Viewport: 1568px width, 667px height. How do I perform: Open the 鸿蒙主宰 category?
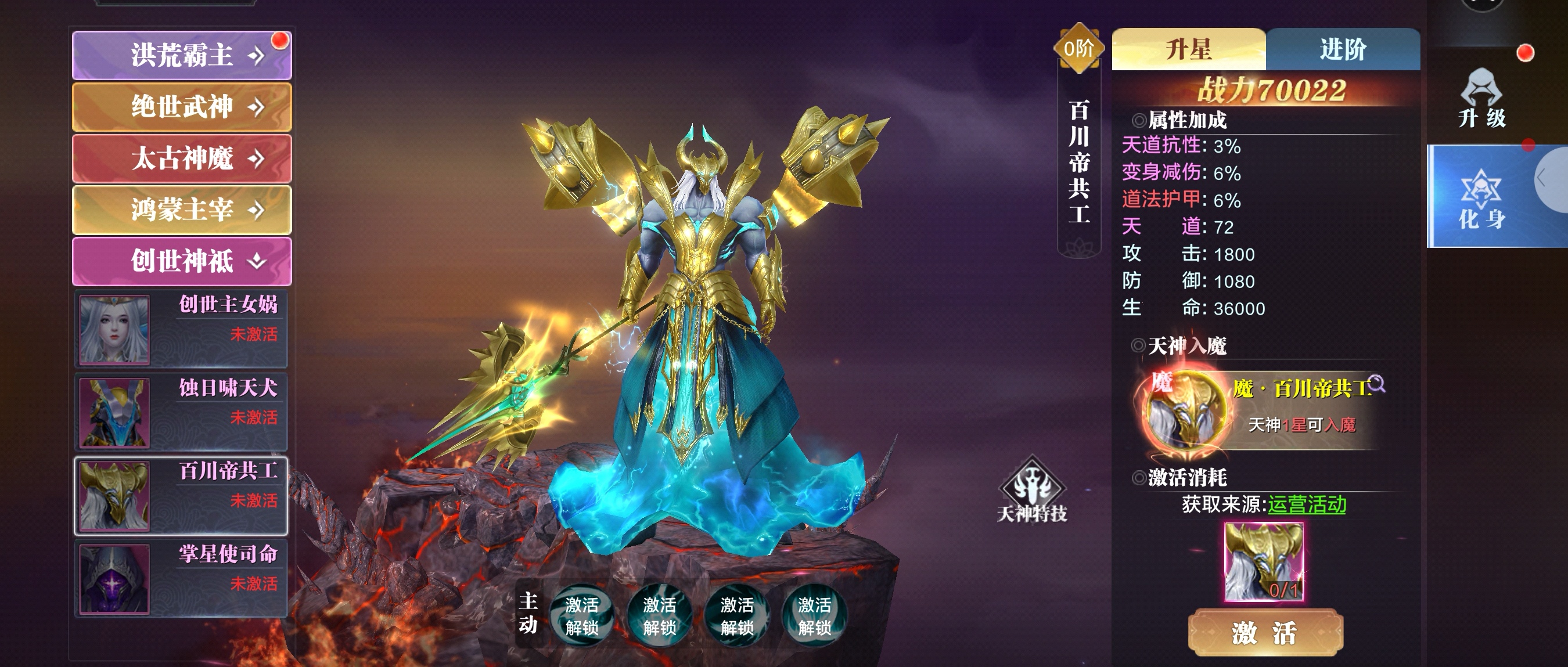pos(181,210)
